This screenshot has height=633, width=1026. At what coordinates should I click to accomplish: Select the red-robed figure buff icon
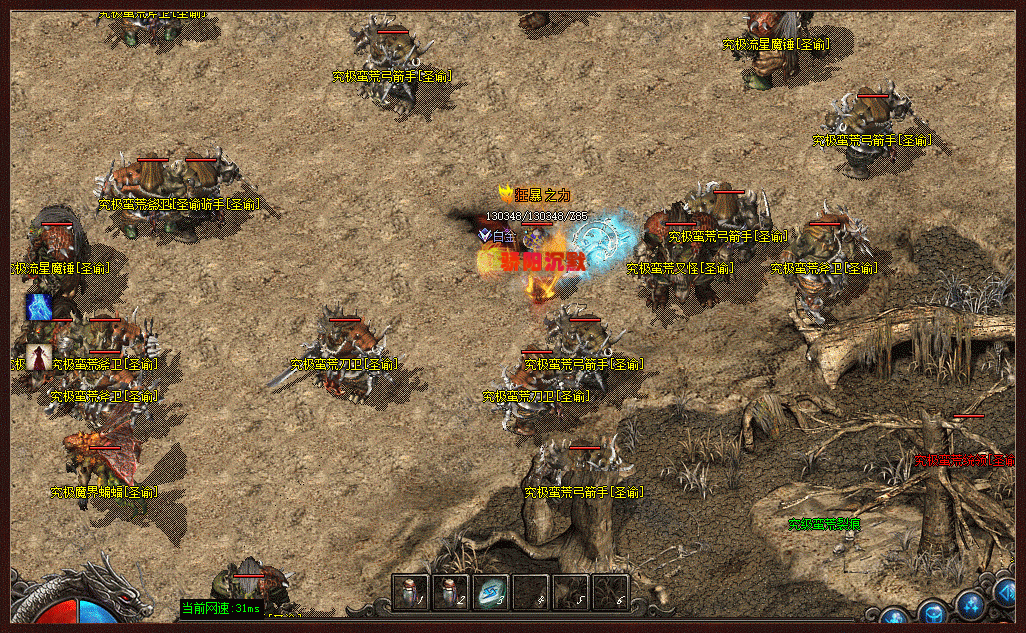point(39,357)
